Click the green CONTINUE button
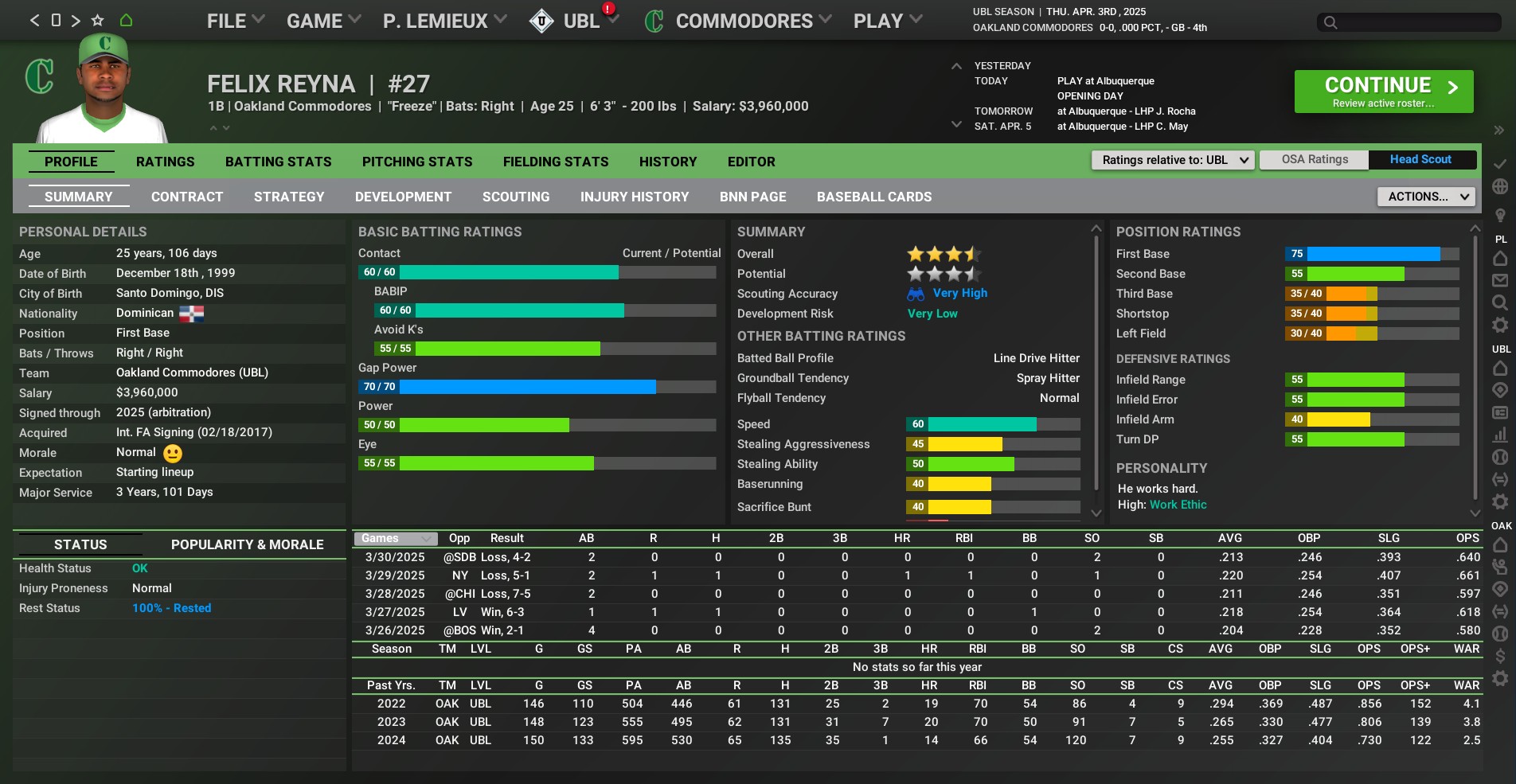 coord(1383,92)
